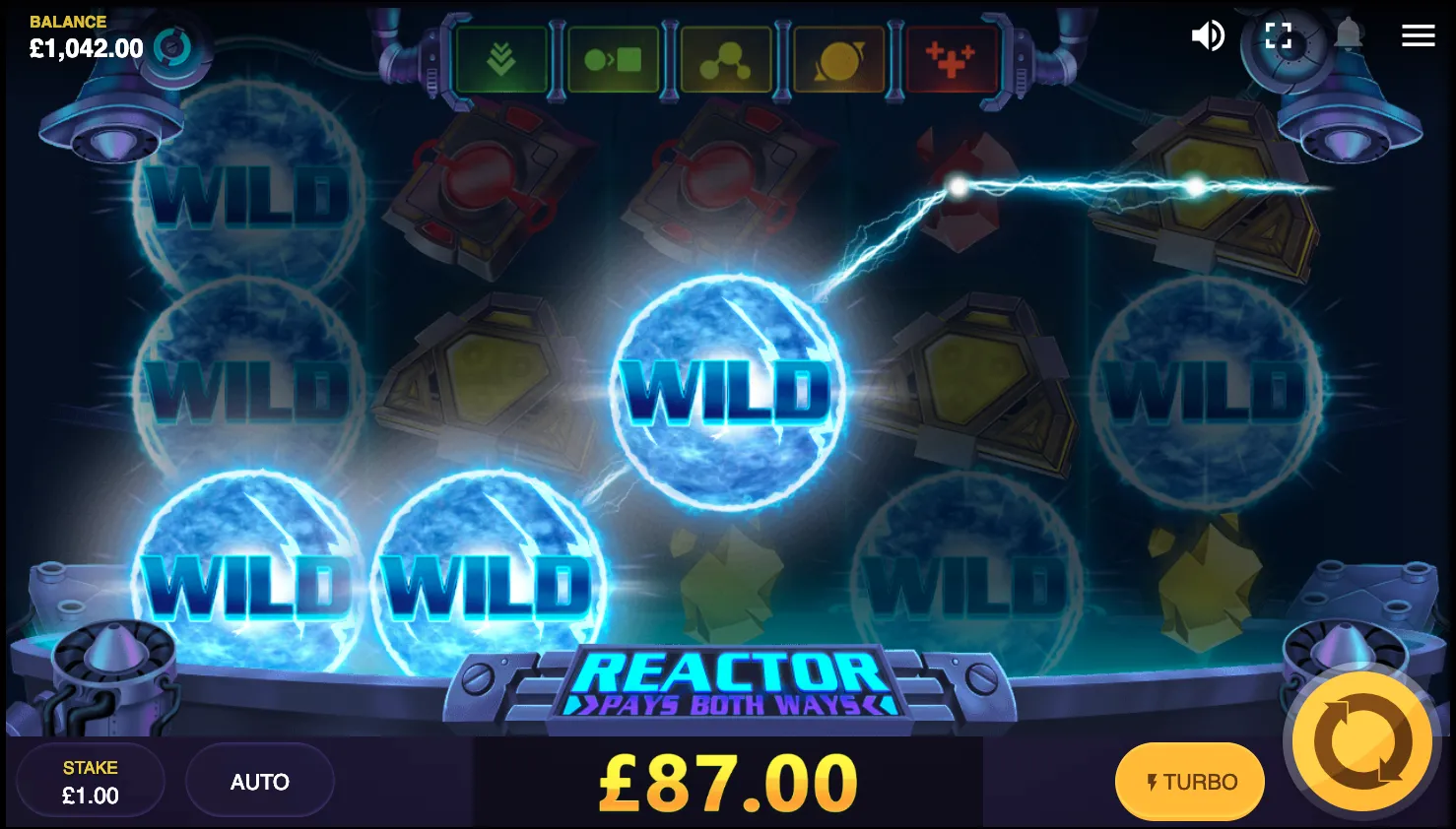This screenshot has height=829, width=1456.
Task: Click the REACTOR pays both ways plate
Action: coord(727,684)
